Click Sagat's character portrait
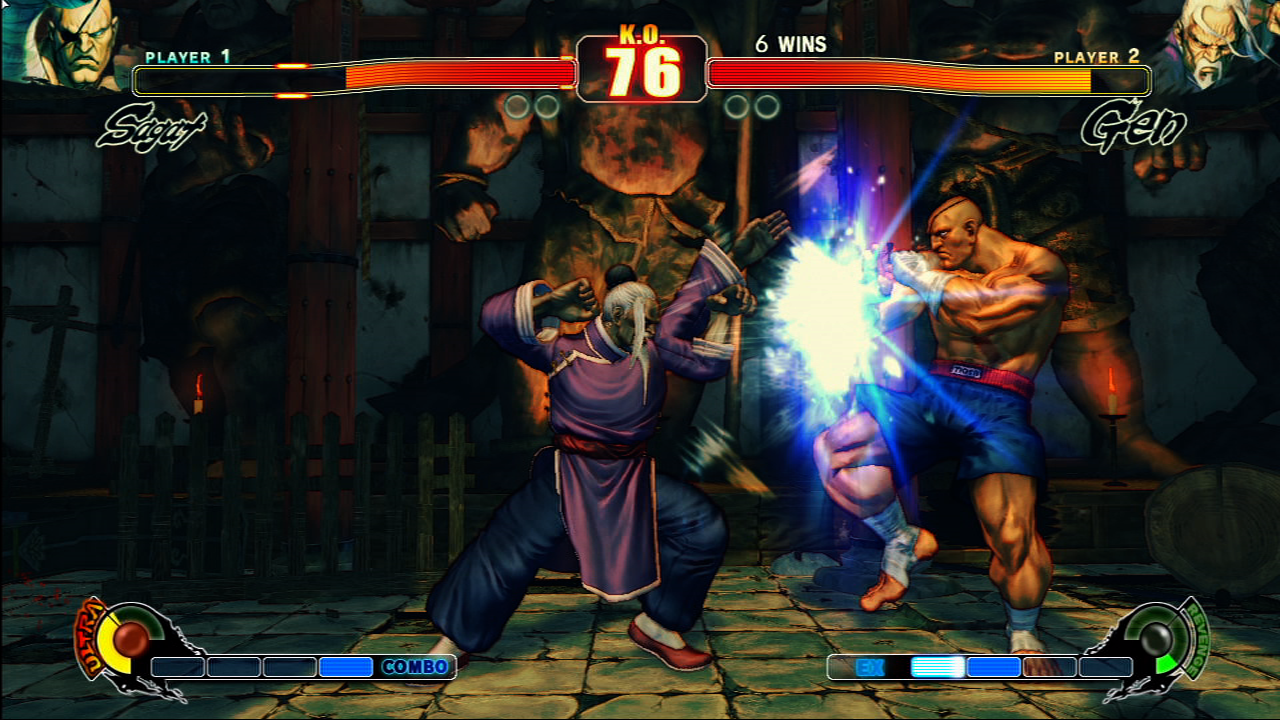This screenshot has height=720, width=1280. pyautogui.click(x=62, y=42)
